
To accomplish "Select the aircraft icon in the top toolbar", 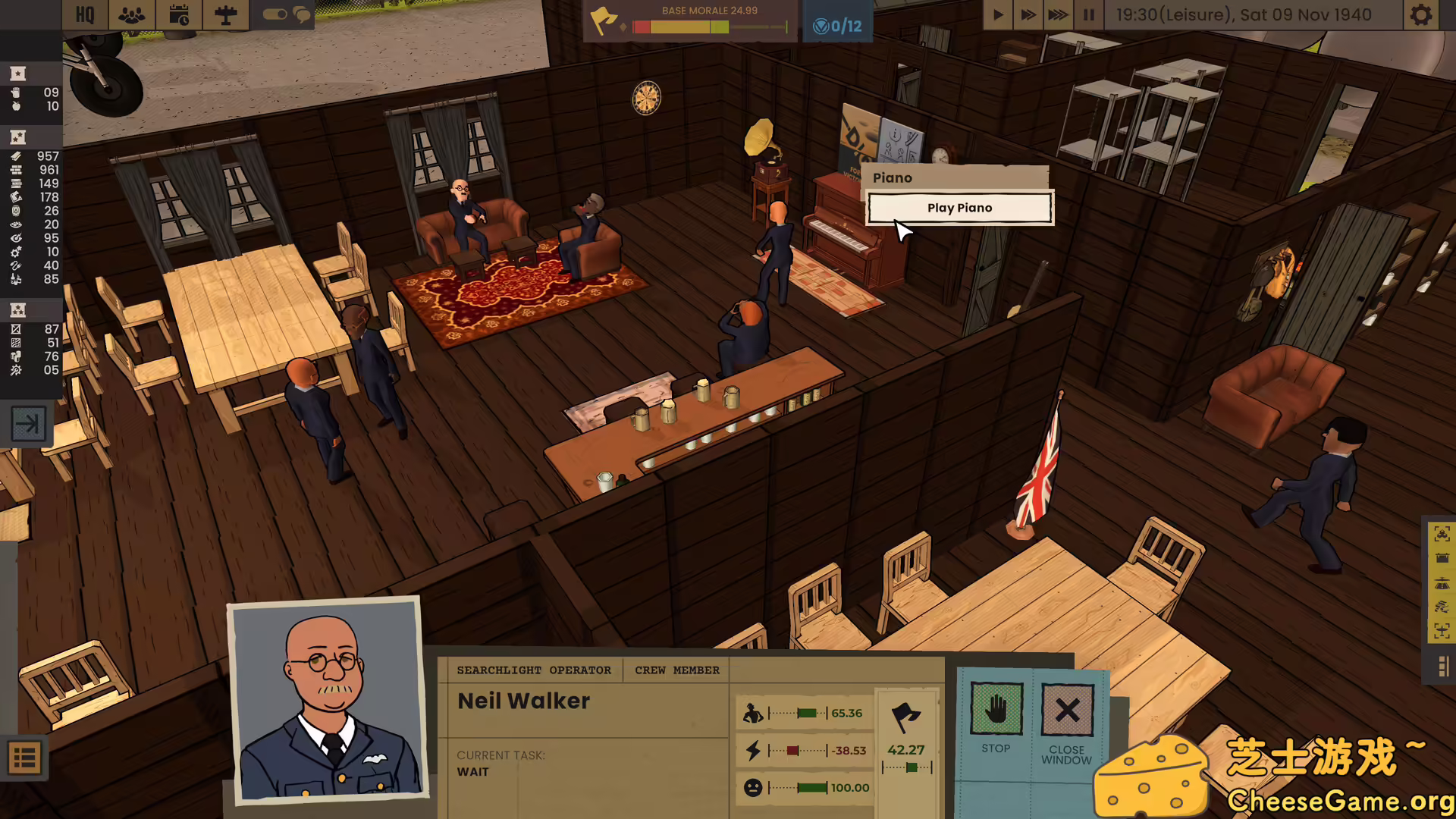I will click(x=225, y=15).
